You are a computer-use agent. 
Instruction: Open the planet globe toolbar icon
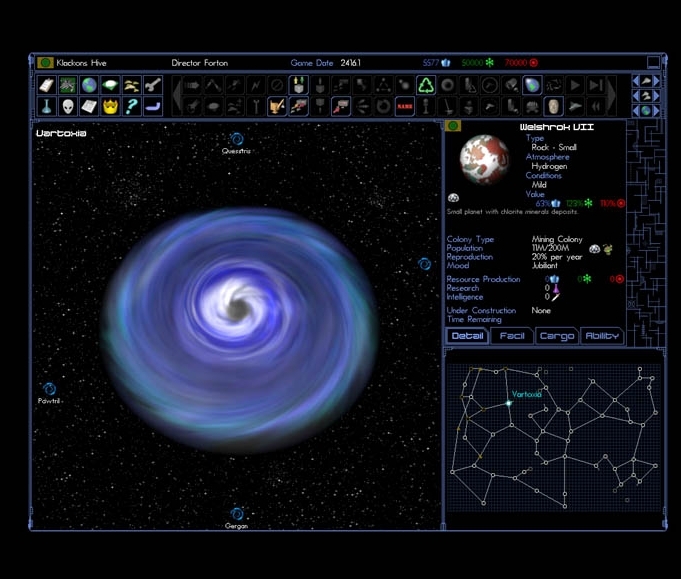coord(89,86)
